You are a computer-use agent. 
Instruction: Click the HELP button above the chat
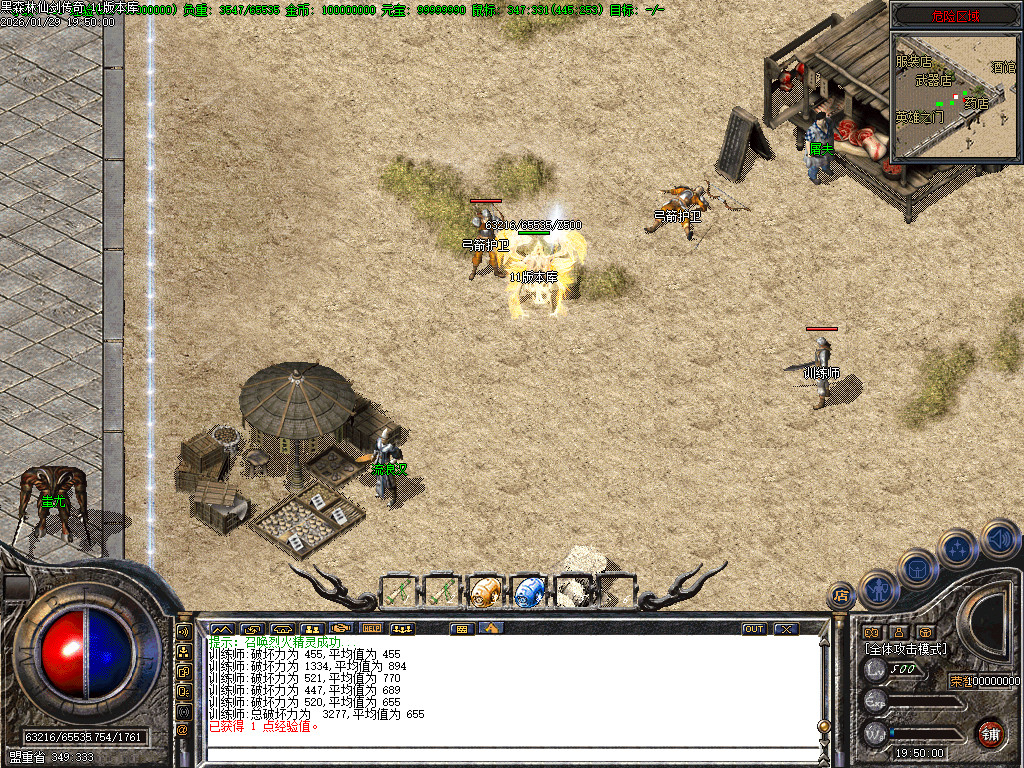[x=371, y=629]
